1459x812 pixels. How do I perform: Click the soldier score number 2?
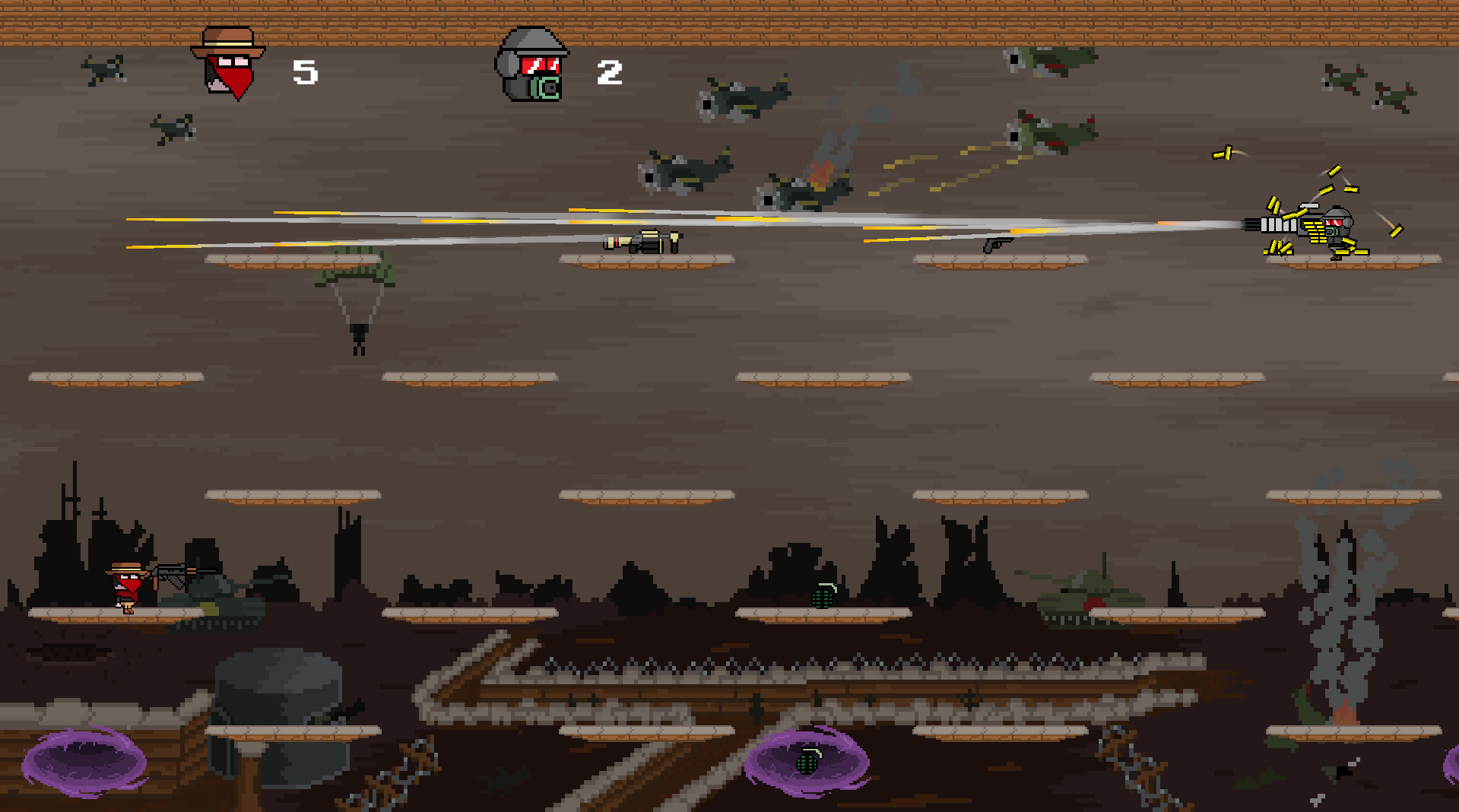(608, 72)
